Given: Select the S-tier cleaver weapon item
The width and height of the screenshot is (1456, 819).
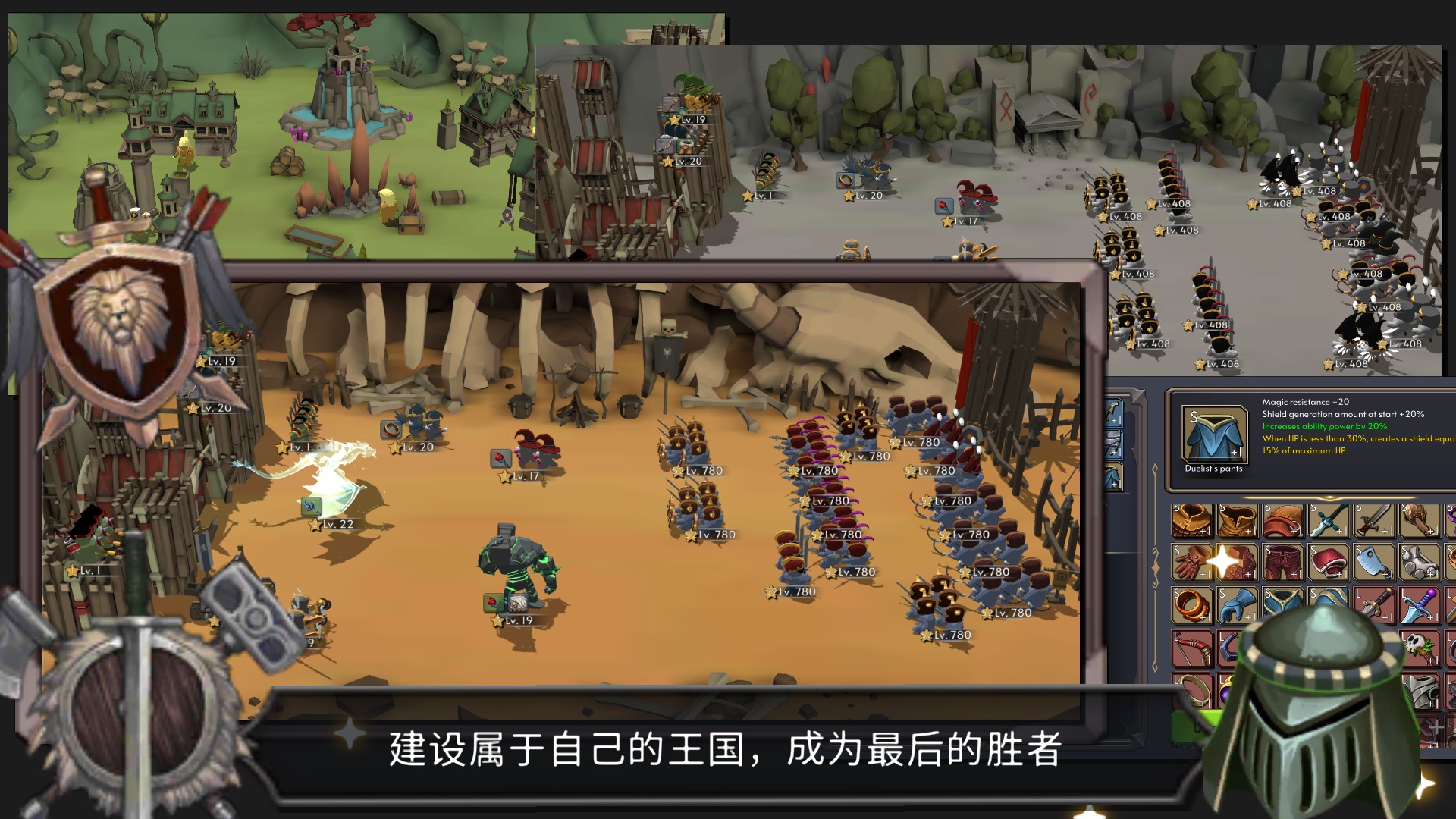Looking at the screenshot, I should 1373,563.
